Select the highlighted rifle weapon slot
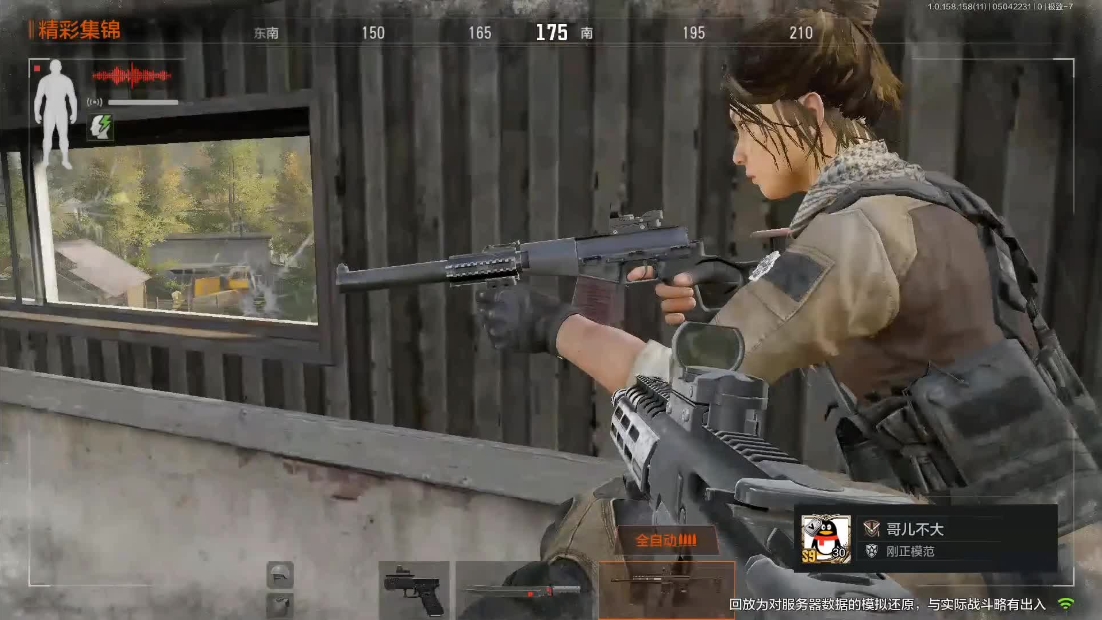1102x620 pixels. coord(666,590)
